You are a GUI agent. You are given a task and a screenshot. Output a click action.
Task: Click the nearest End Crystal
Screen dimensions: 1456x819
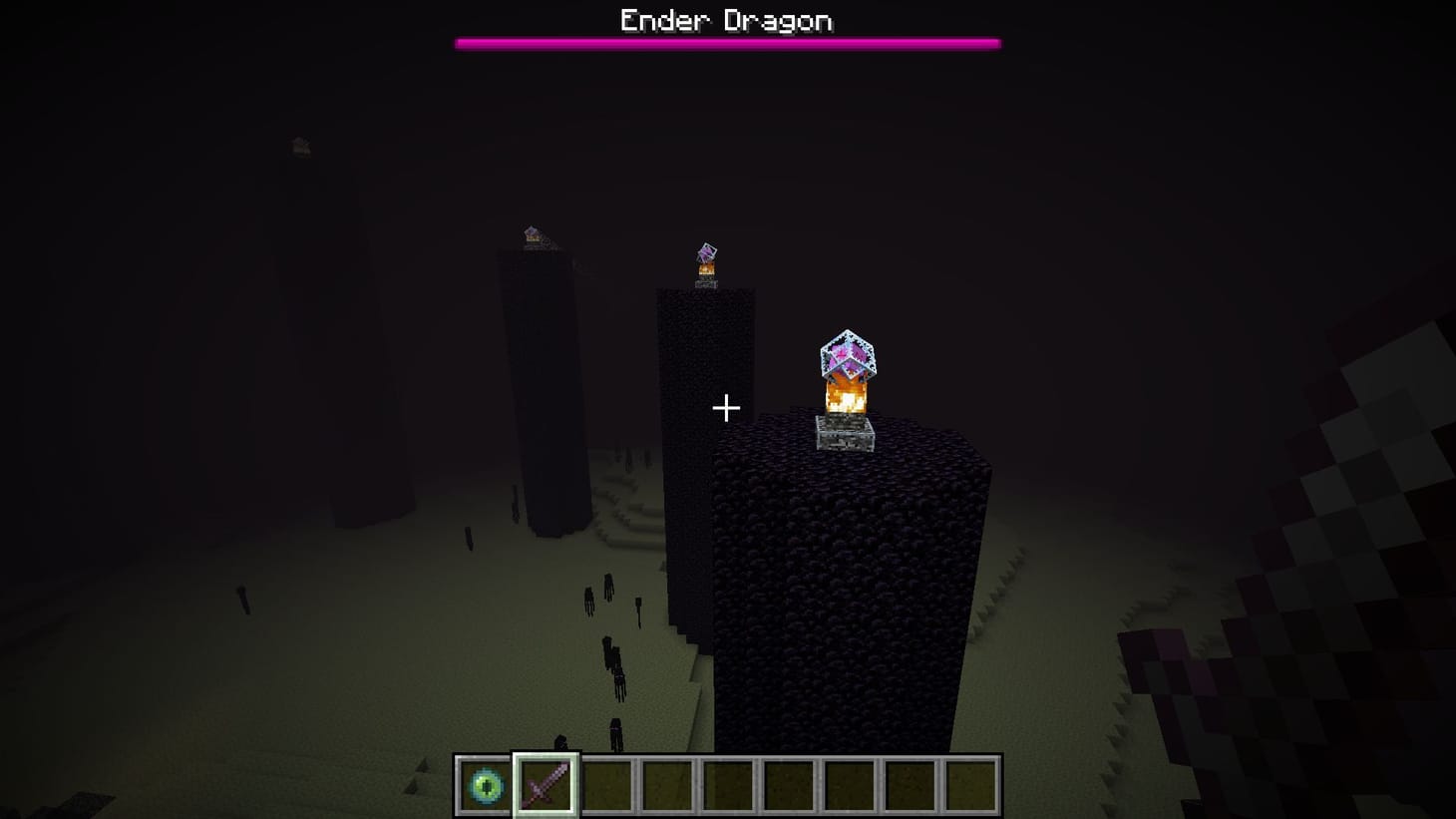coord(846,361)
